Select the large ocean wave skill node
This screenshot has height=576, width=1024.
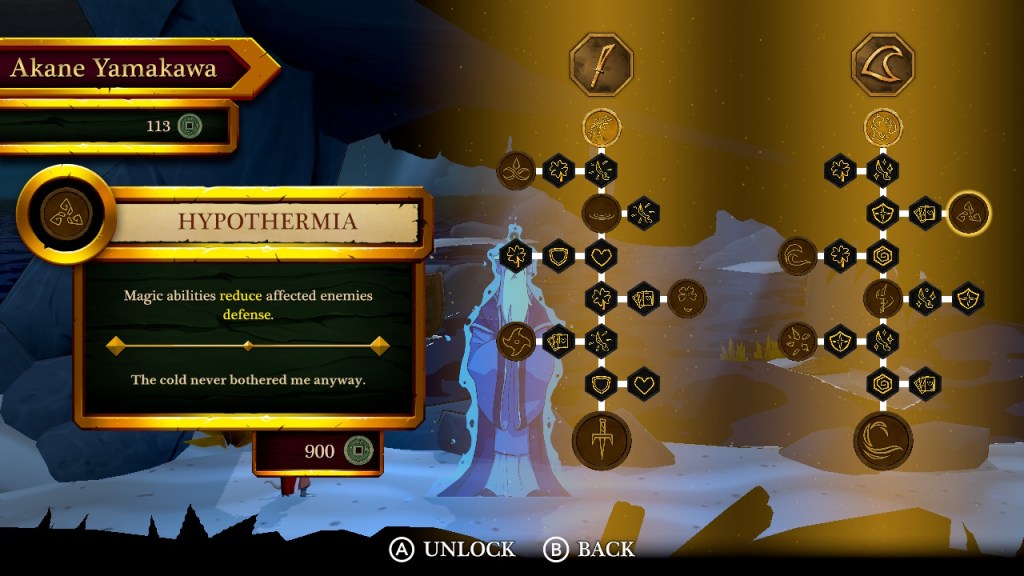883,440
